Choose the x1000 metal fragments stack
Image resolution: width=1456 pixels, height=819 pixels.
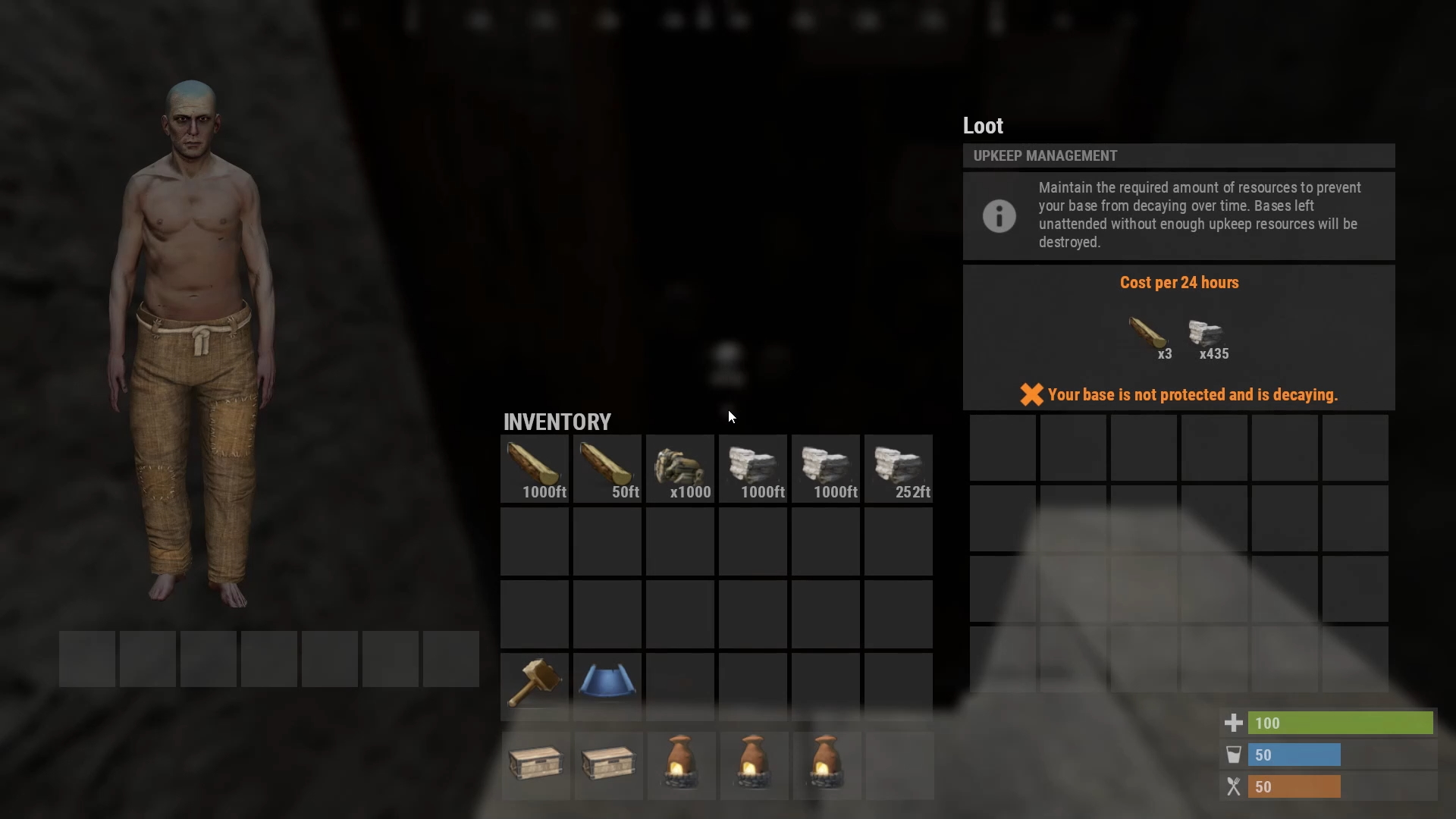[680, 468]
